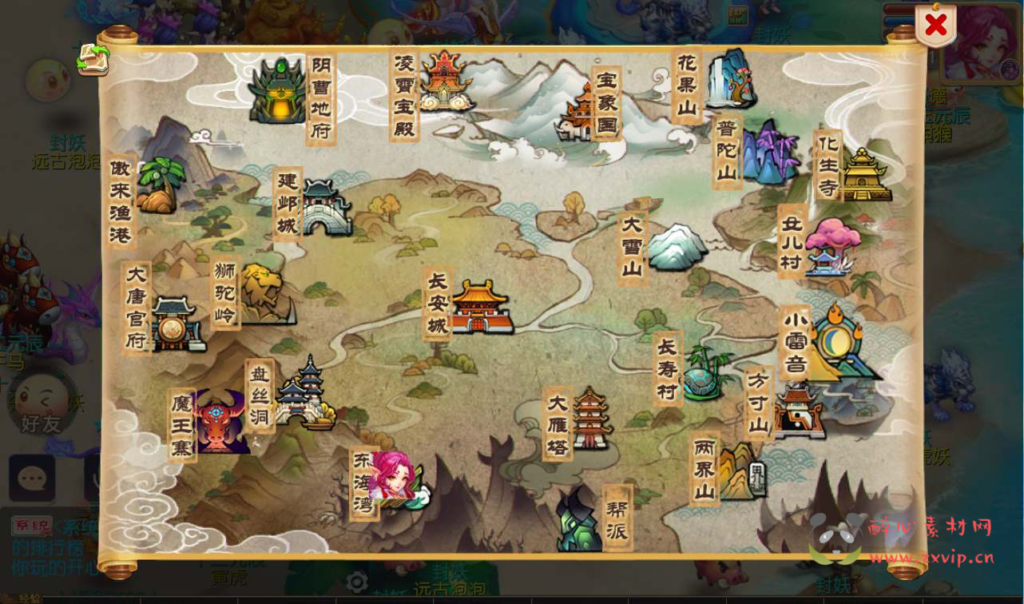1024x604 pixels.
Task: Pick the 普陀山 map marker
Action: coord(768,153)
